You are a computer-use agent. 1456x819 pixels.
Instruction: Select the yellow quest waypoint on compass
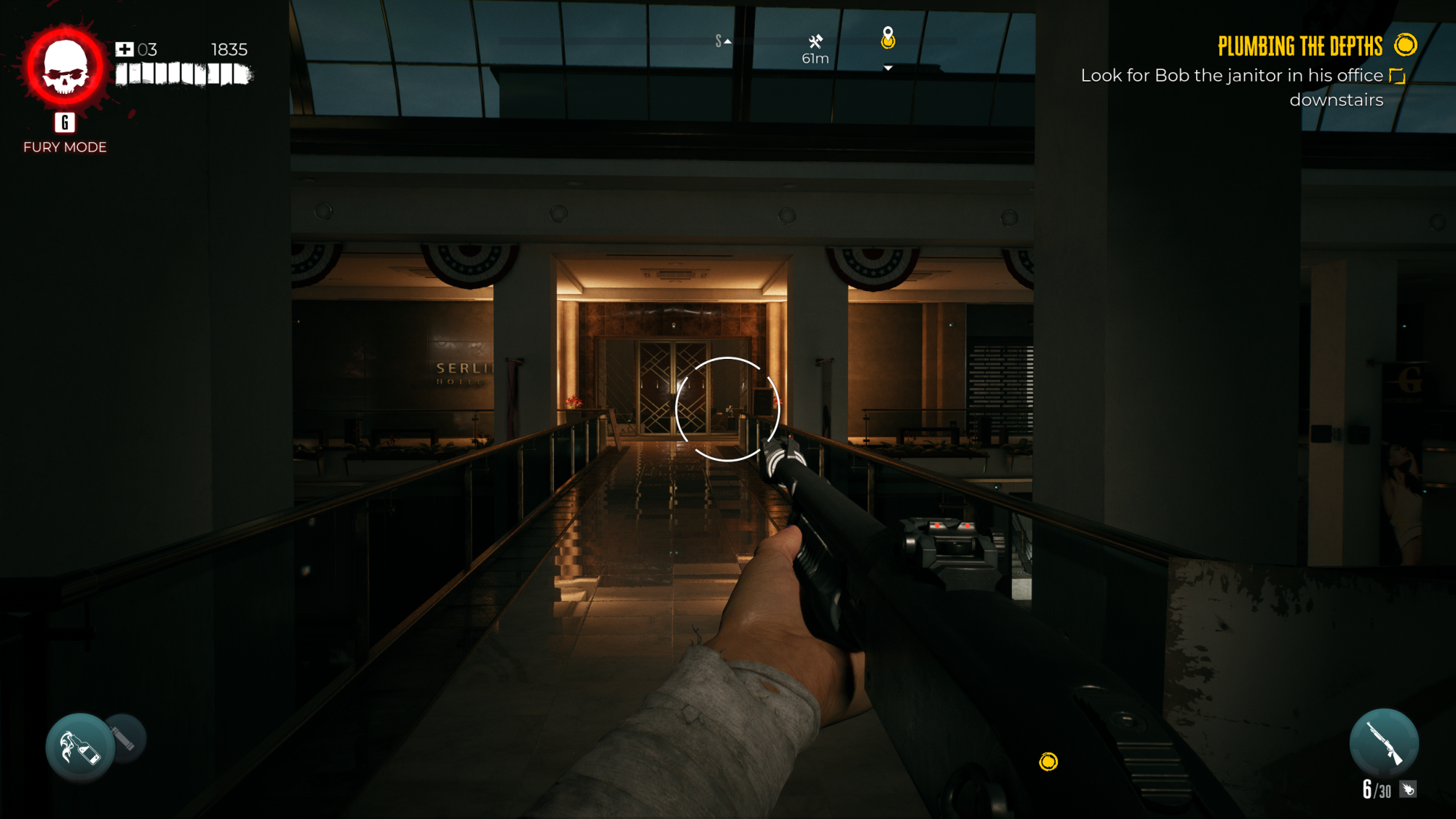coord(887,38)
